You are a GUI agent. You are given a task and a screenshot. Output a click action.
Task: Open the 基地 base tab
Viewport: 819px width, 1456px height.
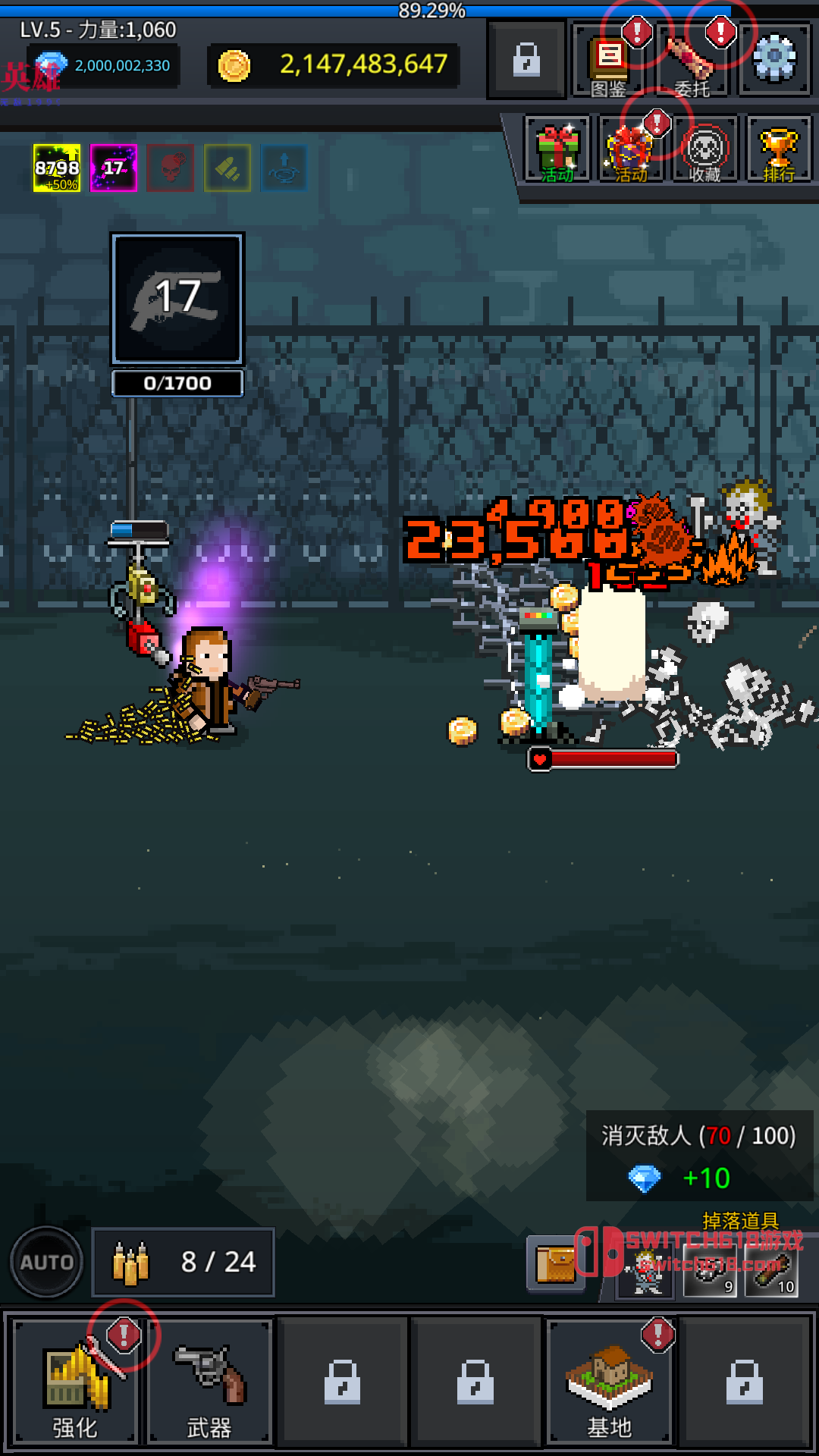tap(609, 1380)
